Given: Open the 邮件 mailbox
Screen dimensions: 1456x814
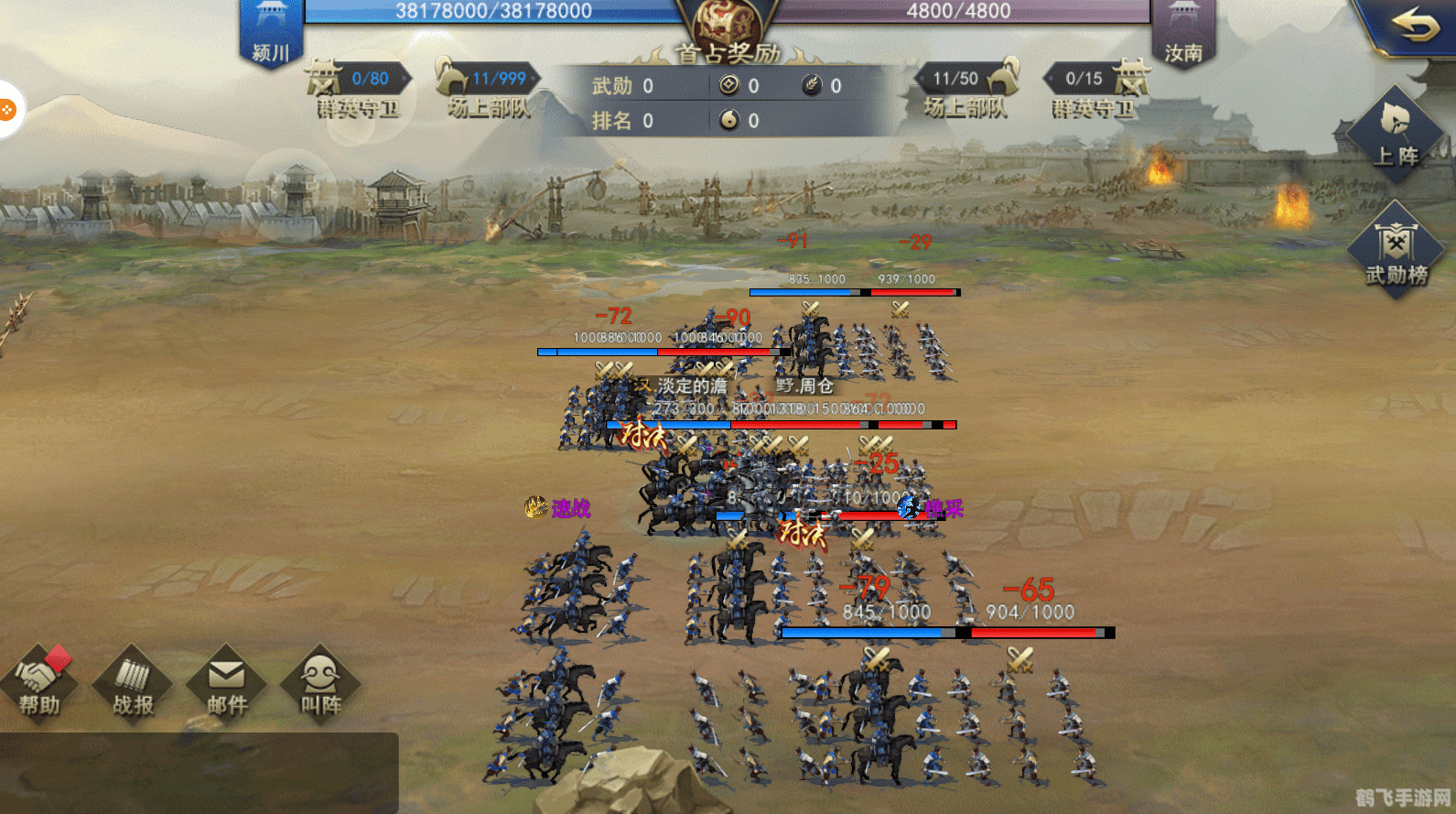Looking at the screenshot, I should click(226, 684).
